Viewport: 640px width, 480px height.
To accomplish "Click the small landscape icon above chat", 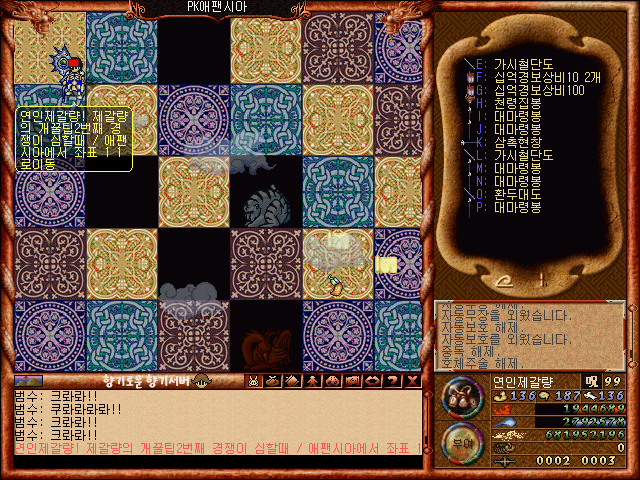I will (x=27, y=380).
